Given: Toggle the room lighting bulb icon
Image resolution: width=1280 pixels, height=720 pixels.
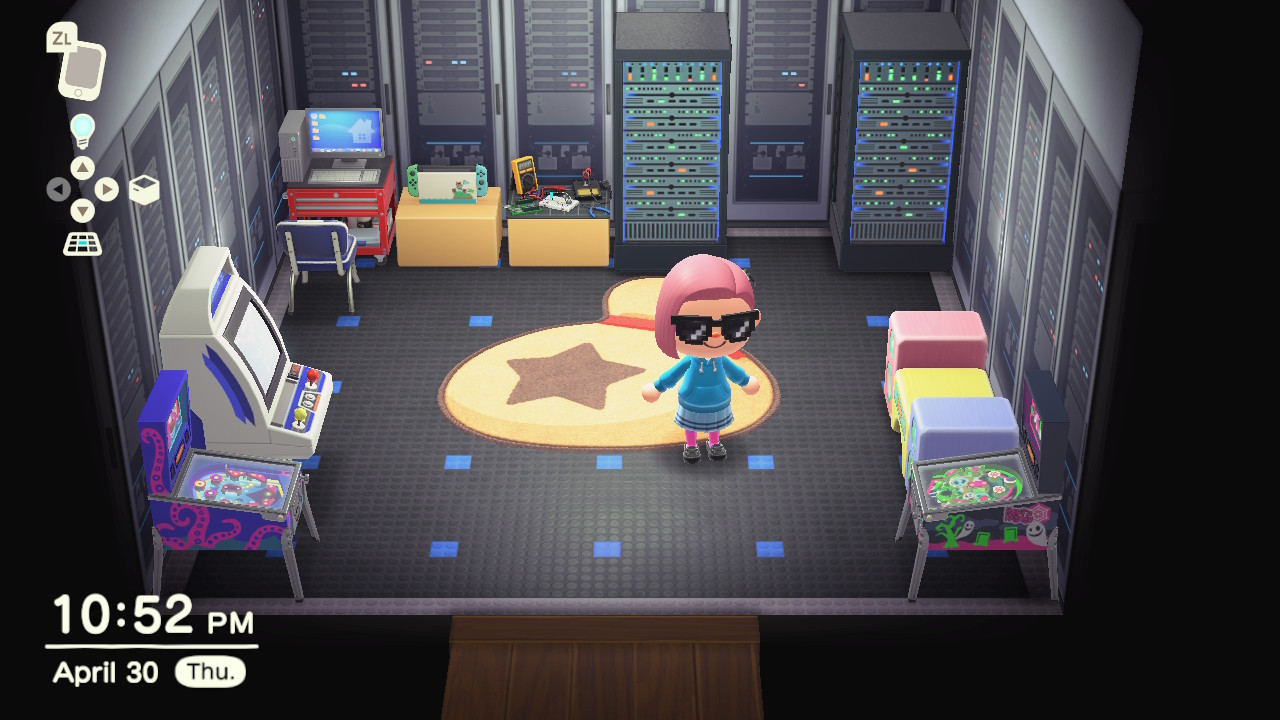Looking at the screenshot, I should tap(82, 130).
